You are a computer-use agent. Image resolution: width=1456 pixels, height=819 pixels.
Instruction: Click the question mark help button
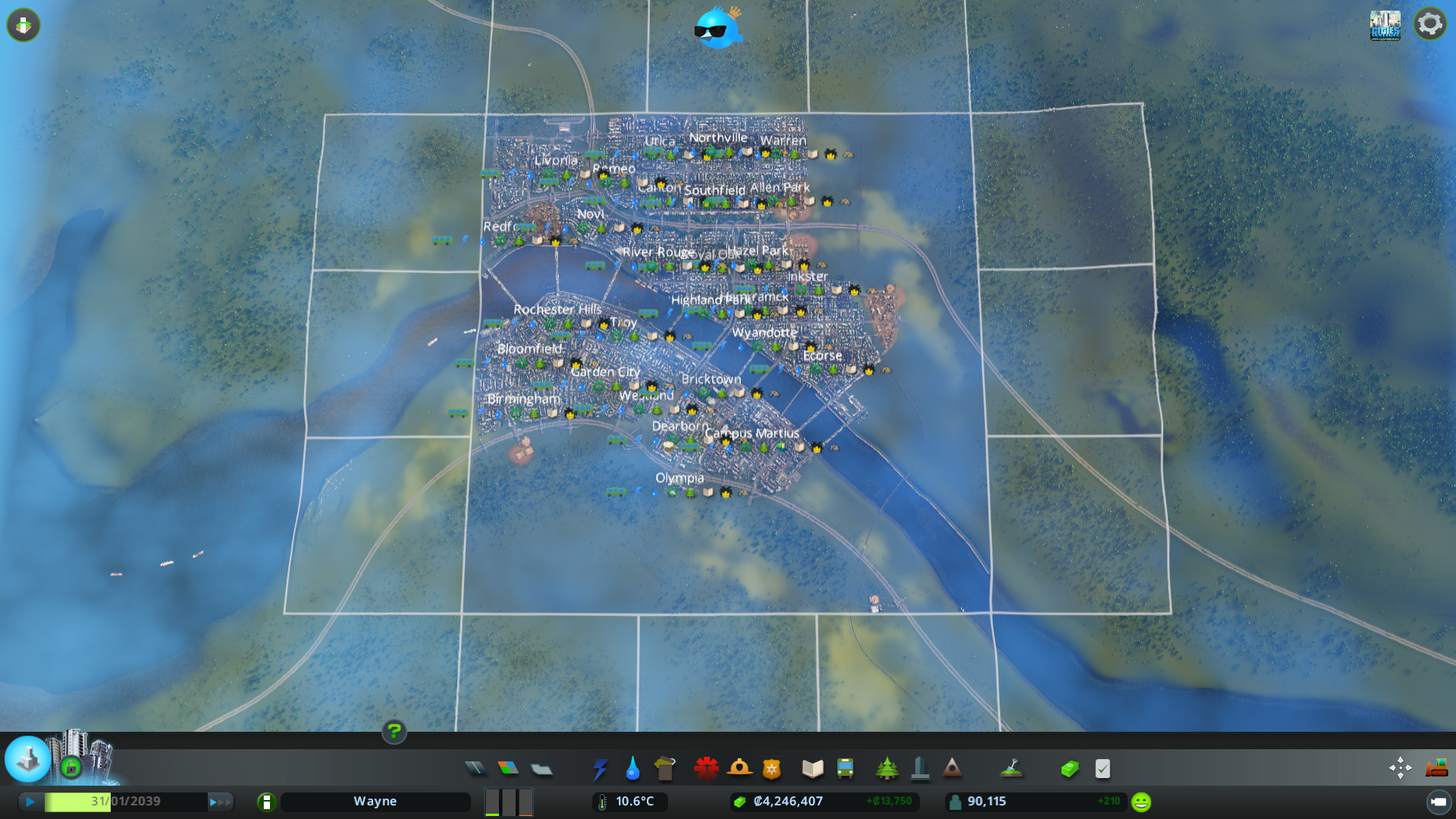point(394,733)
